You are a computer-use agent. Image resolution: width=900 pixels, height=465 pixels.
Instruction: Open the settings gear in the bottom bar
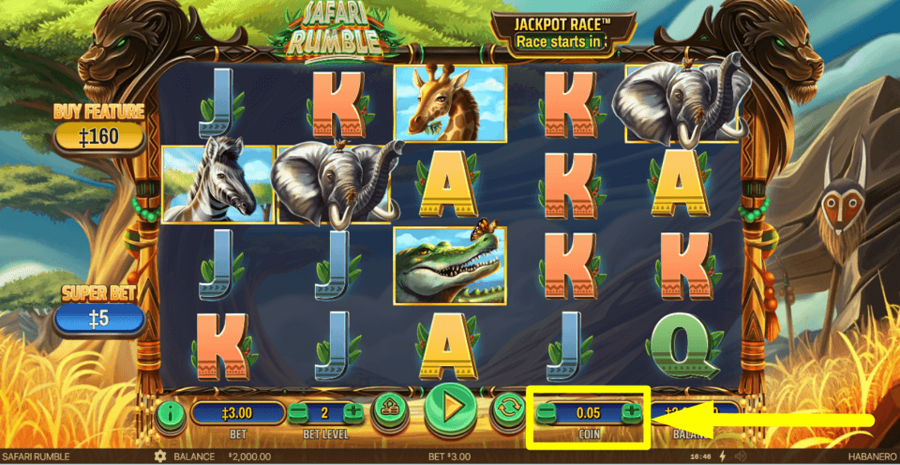160,456
